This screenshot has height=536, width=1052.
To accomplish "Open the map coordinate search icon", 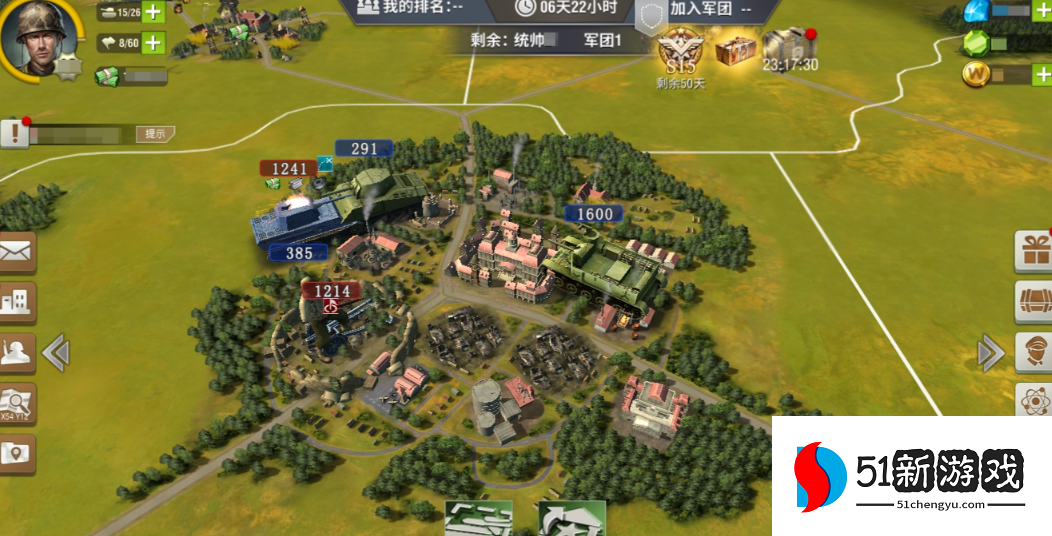I will (16, 403).
